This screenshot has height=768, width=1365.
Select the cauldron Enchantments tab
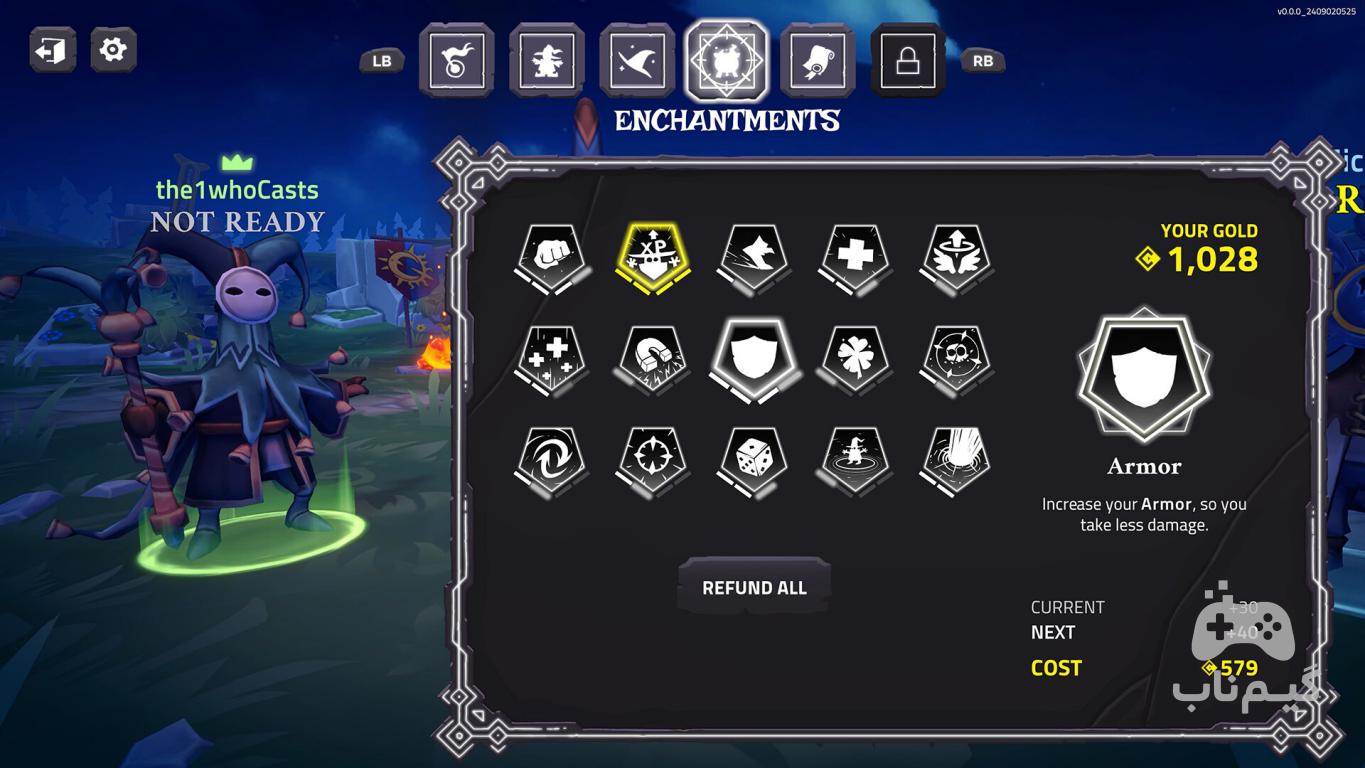pos(726,61)
